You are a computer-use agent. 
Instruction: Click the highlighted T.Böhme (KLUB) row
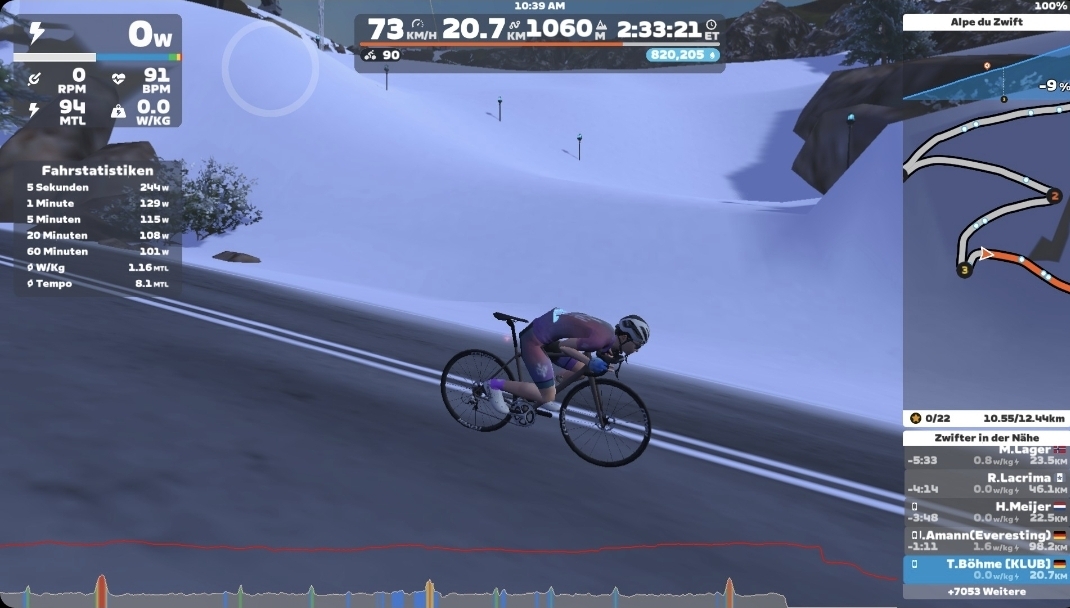[986, 569]
